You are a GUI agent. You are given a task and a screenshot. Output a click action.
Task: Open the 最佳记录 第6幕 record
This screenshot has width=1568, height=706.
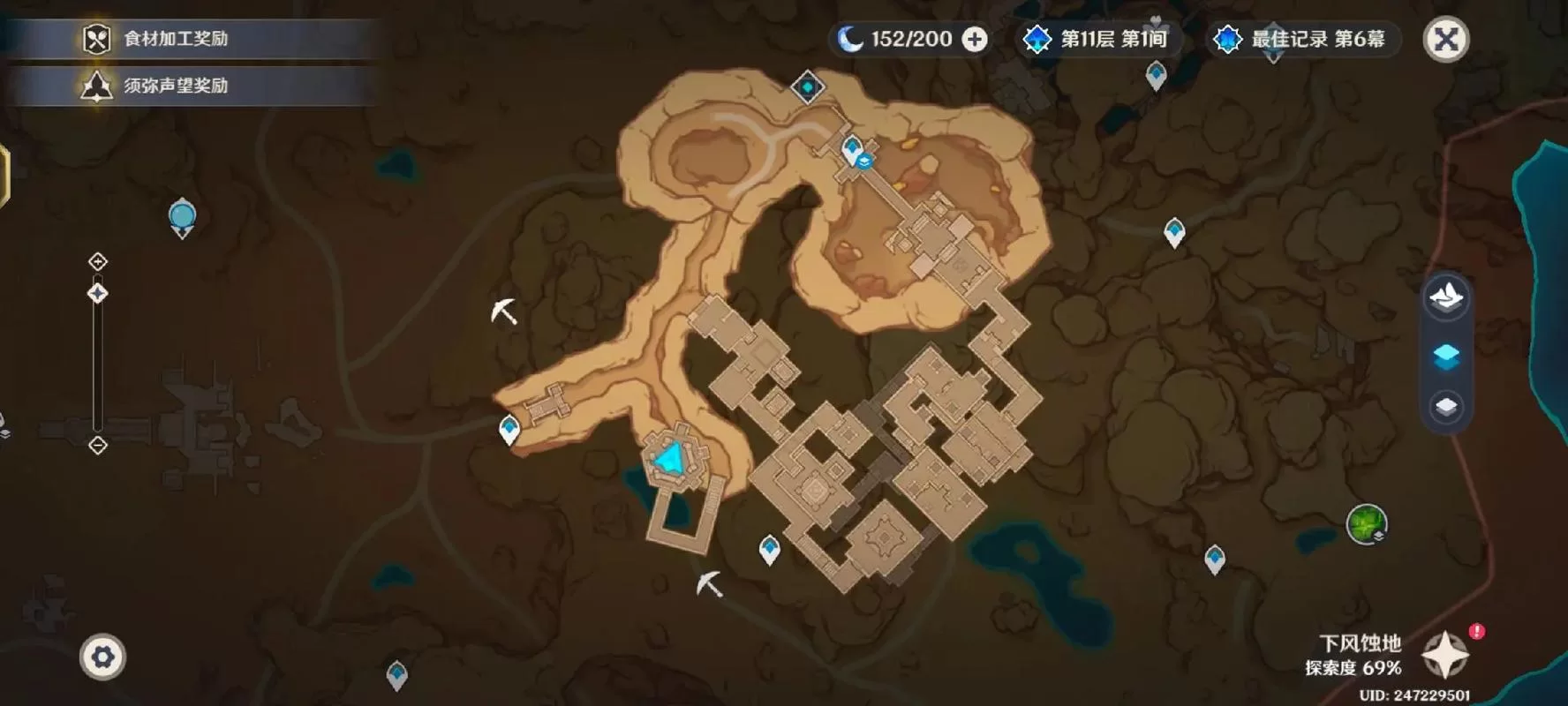coord(1300,40)
